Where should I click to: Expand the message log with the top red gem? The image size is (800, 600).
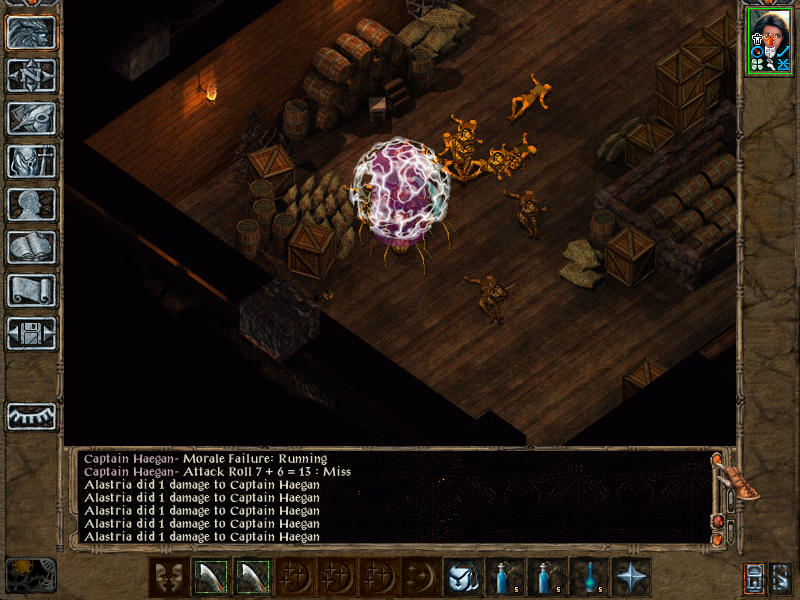(x=716, y=459)
